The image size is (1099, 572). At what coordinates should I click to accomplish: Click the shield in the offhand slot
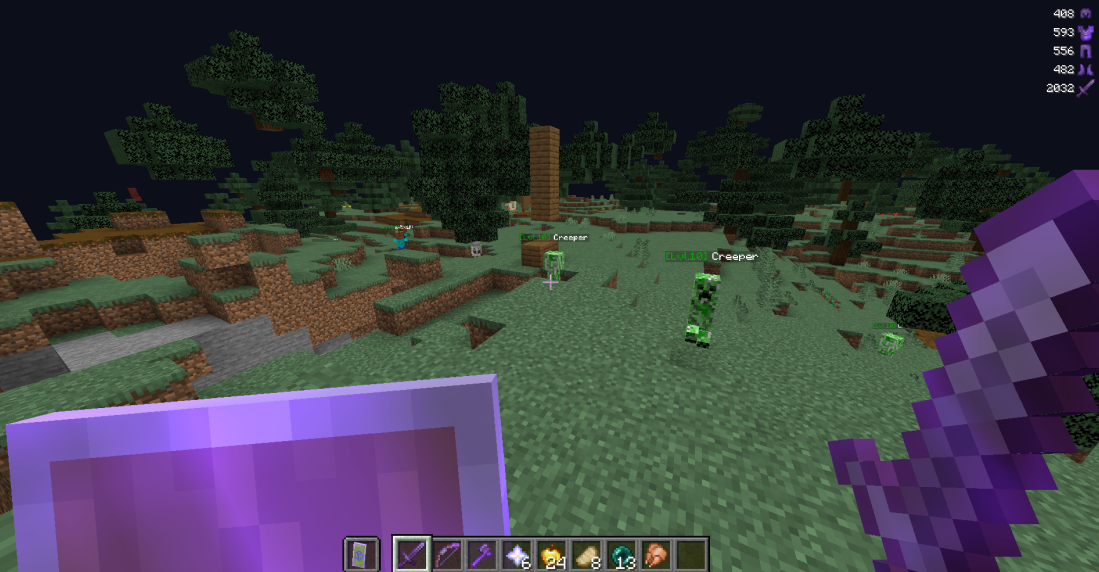pos(361,554)
